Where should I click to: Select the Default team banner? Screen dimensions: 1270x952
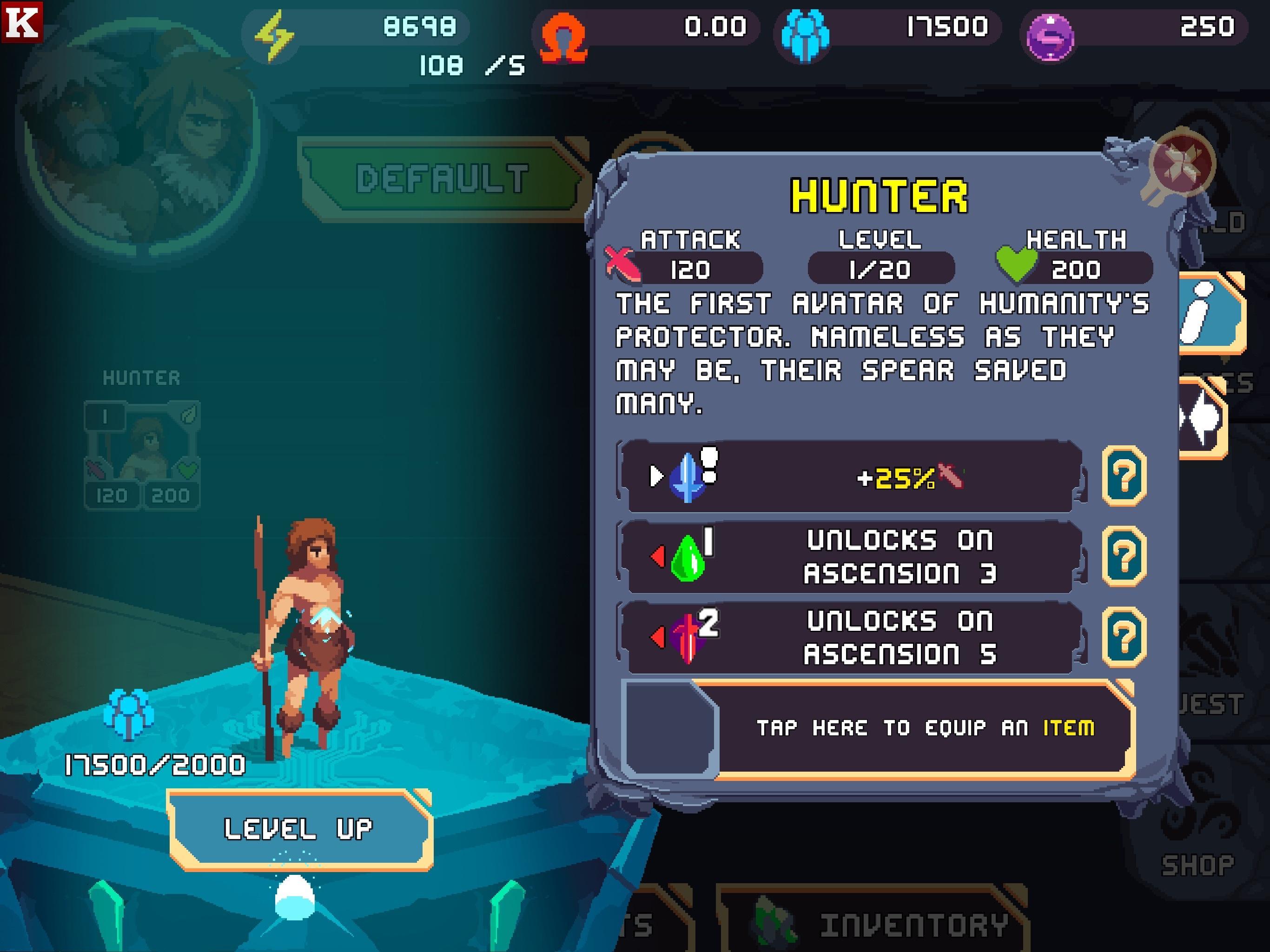tap(441, 178)
